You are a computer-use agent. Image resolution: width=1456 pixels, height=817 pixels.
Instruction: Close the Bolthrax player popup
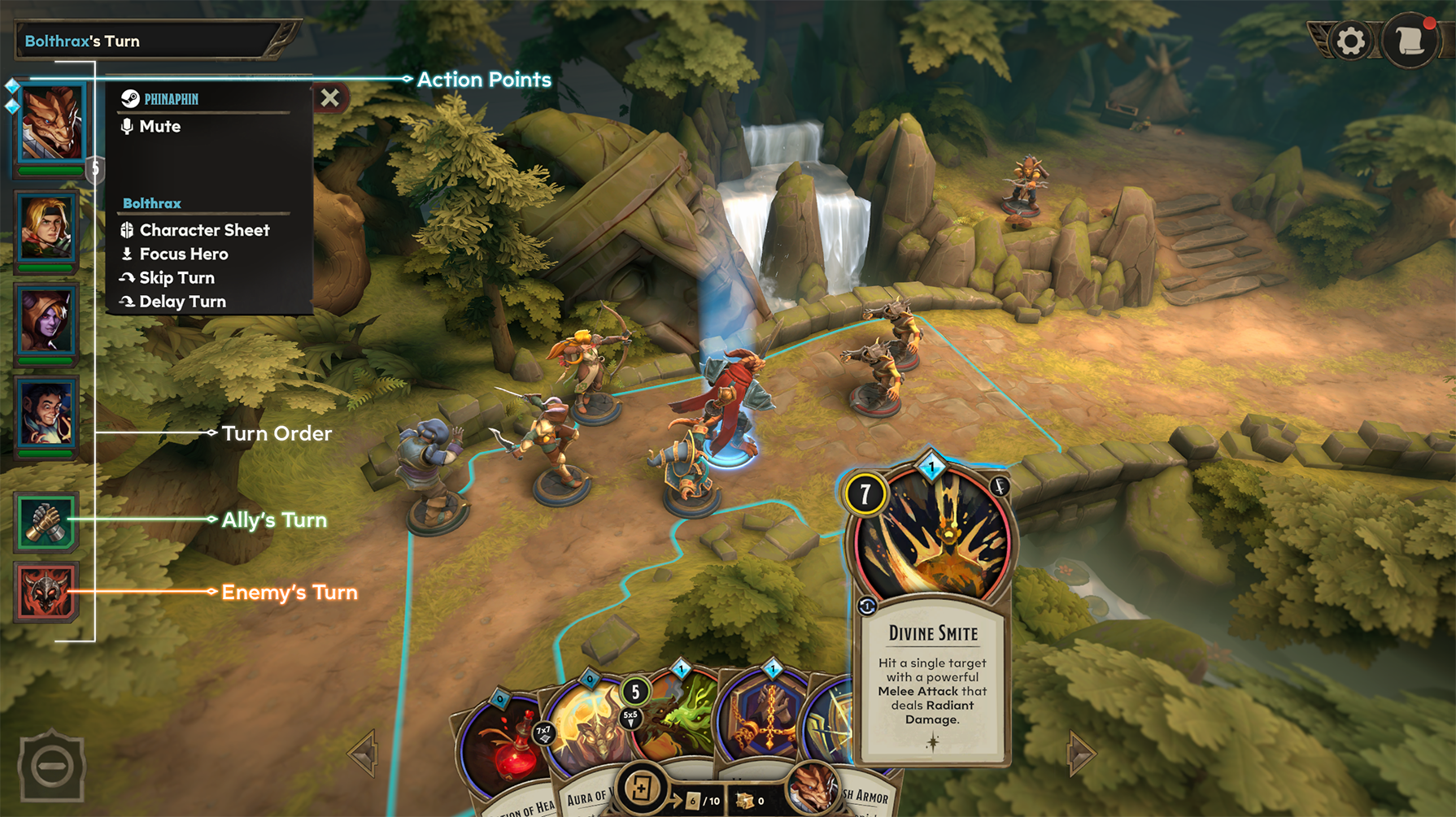tap(329, 98)
